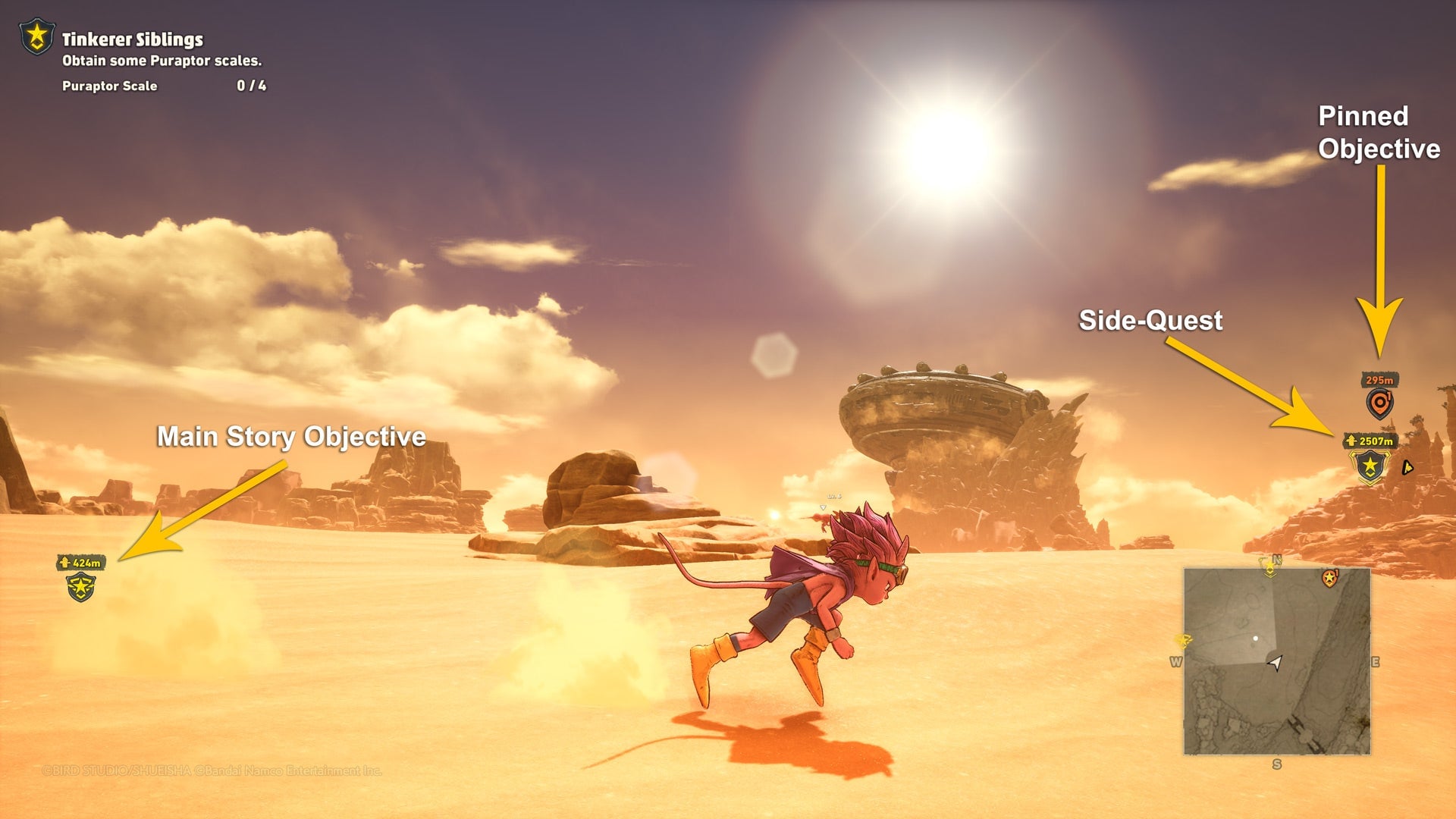The height and width of the screenshot is (819, 1456).
Task: Click the white position dot inside the minimap
Action: point(1256,639)
